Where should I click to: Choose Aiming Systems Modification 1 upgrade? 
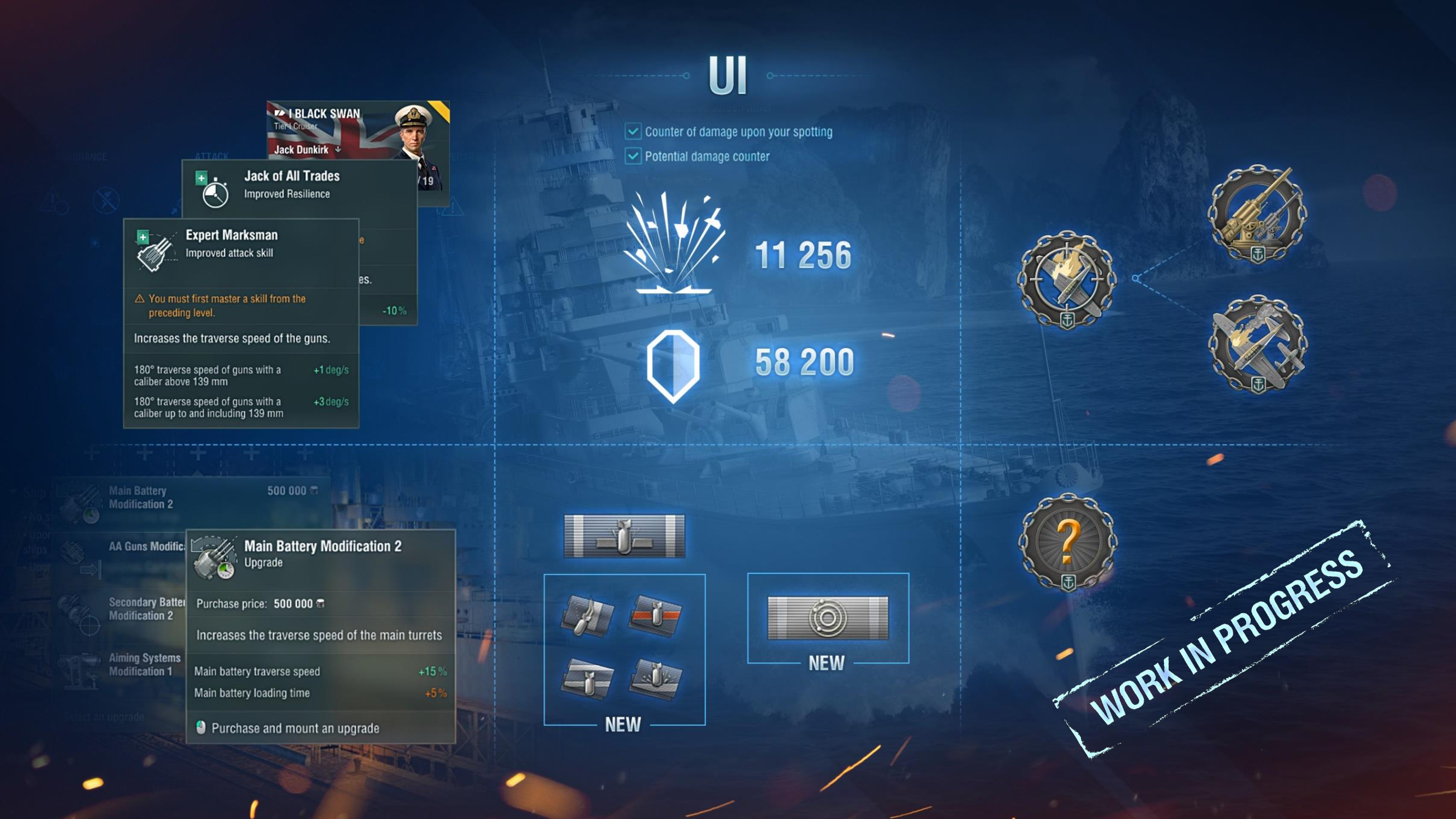[144, 664]
